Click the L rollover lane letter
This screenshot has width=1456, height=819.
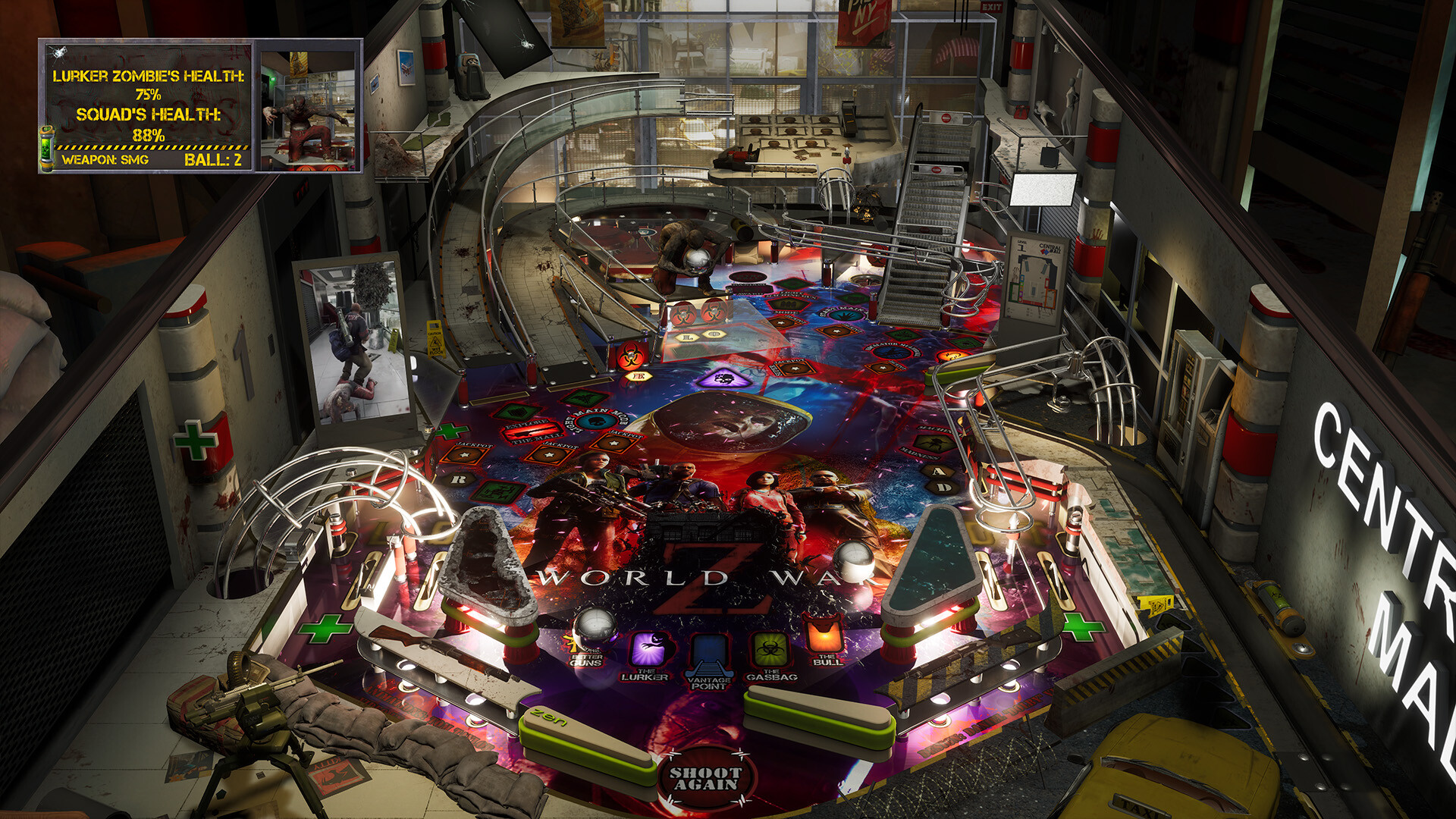687,337
